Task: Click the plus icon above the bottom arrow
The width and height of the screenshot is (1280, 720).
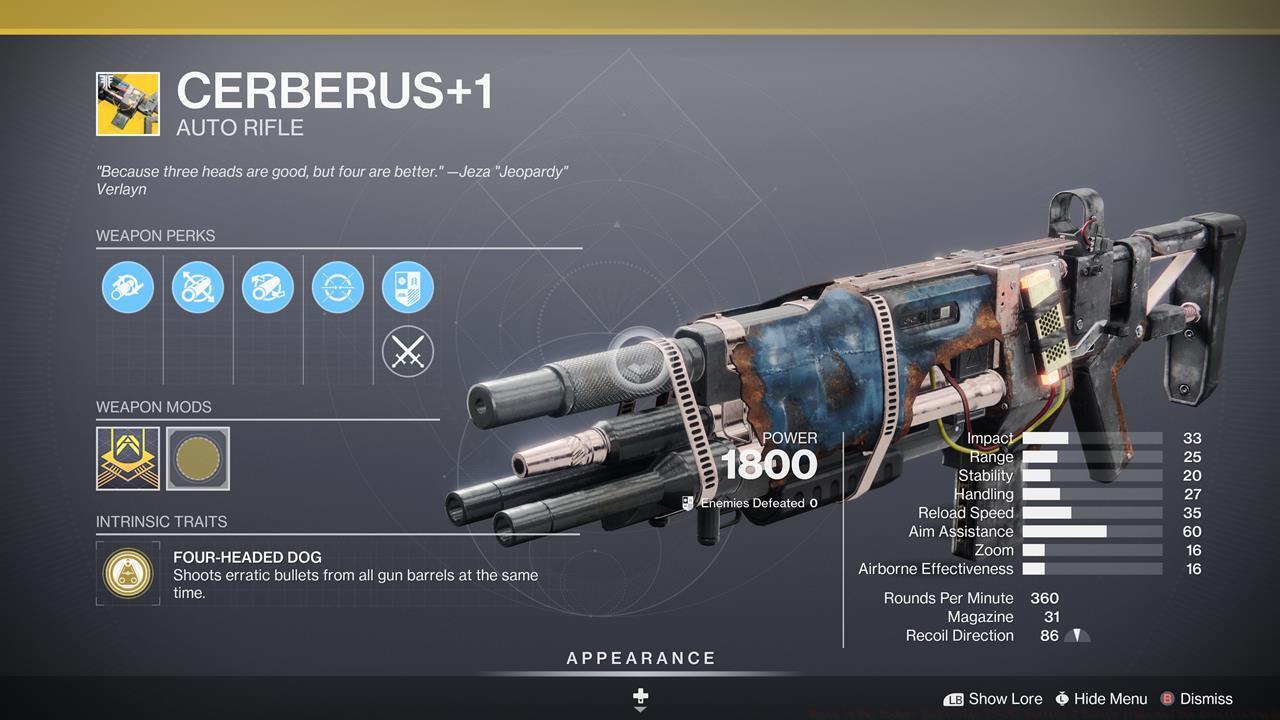Action: (639, 695)
